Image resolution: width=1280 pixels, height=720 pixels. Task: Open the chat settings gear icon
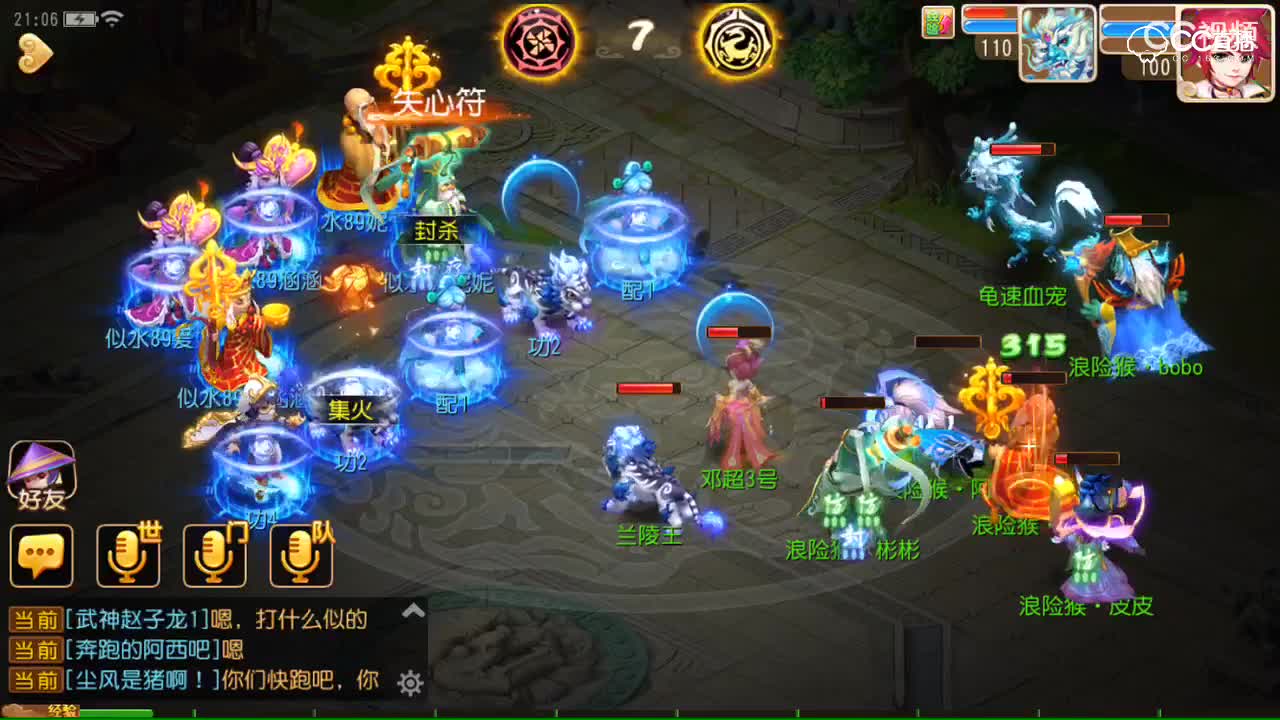pyautogui.click(x=409, y=679)
